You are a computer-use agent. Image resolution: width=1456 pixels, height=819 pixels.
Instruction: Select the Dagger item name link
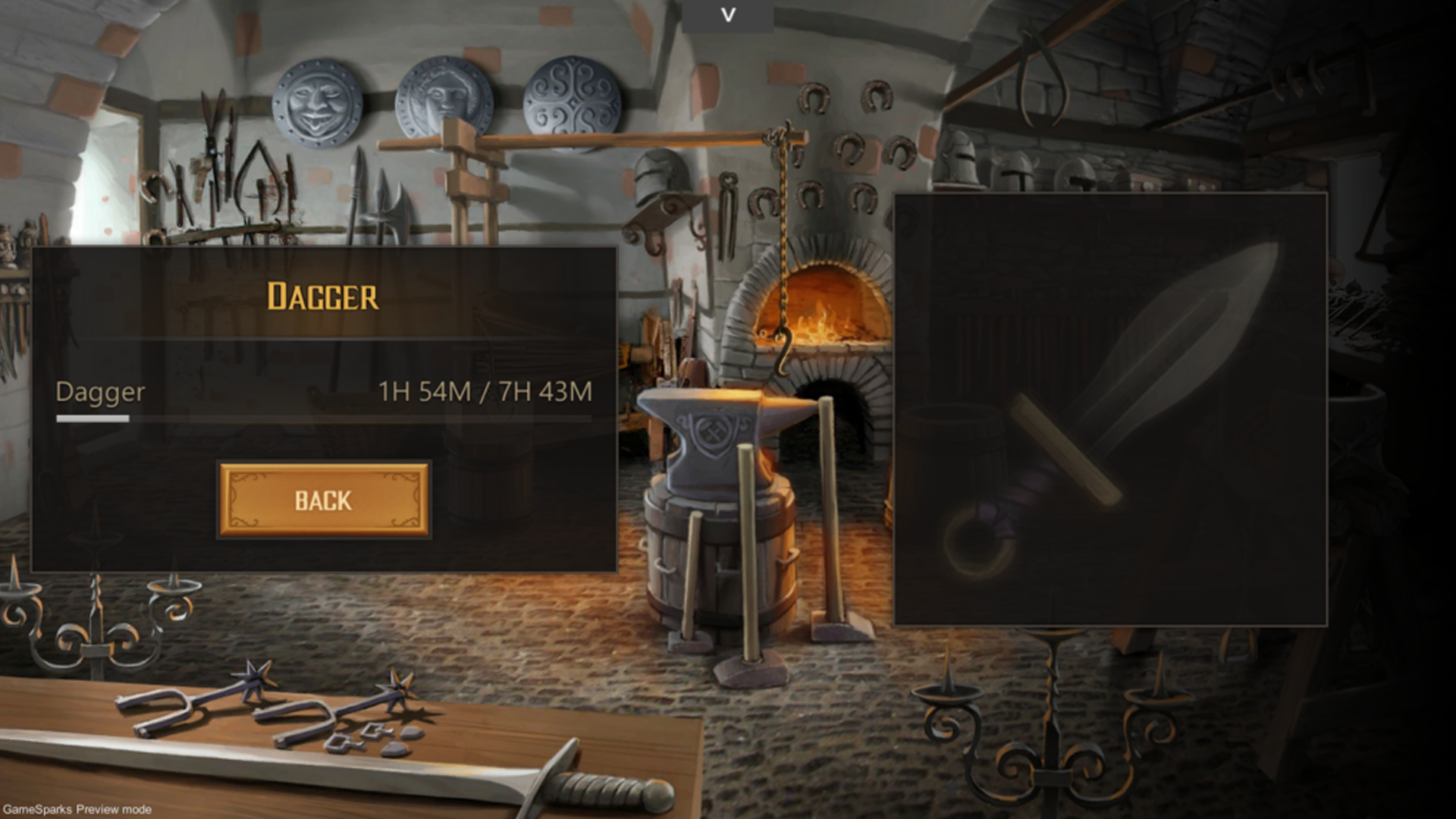(99, 393)
